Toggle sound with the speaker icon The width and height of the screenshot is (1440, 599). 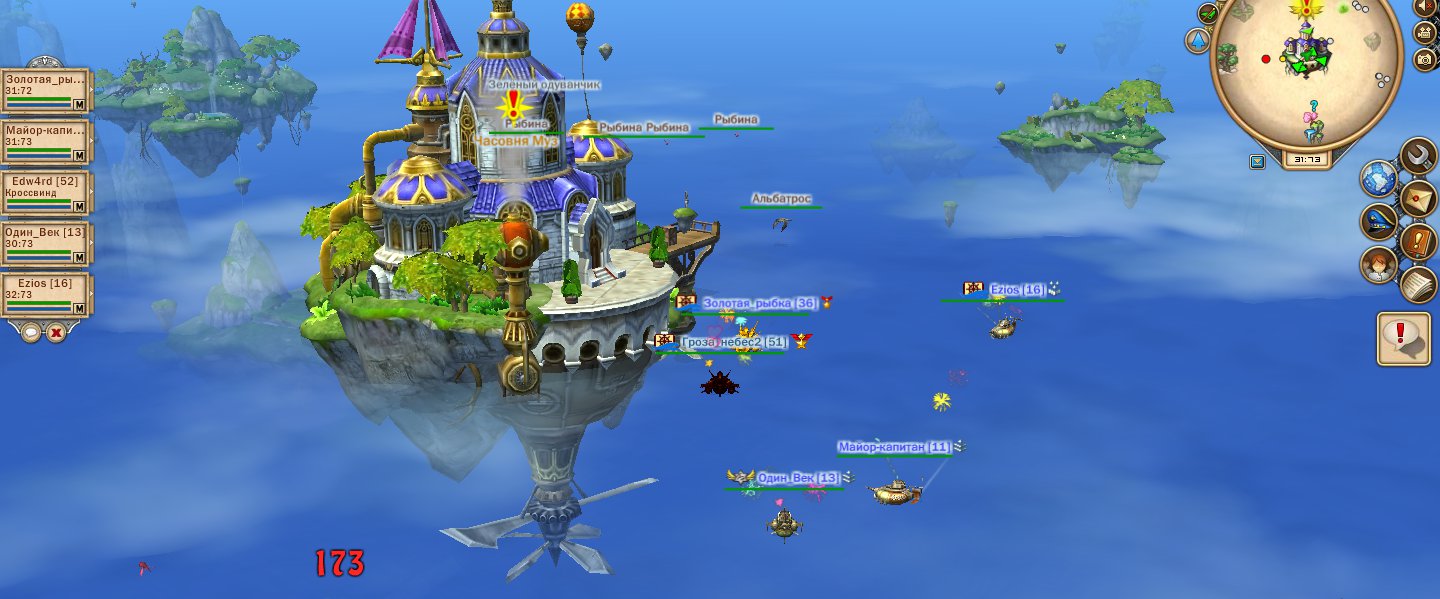click(1426, 7)
